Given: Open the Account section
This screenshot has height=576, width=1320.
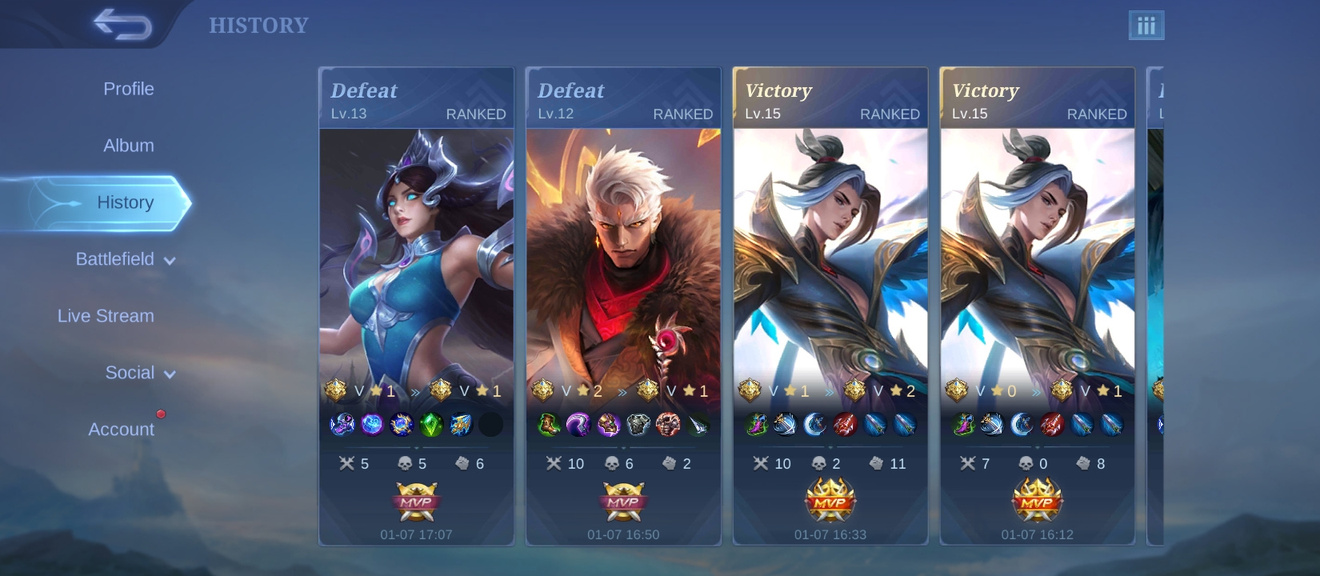Looking at the screenshot, I should [x=121, y=430].
